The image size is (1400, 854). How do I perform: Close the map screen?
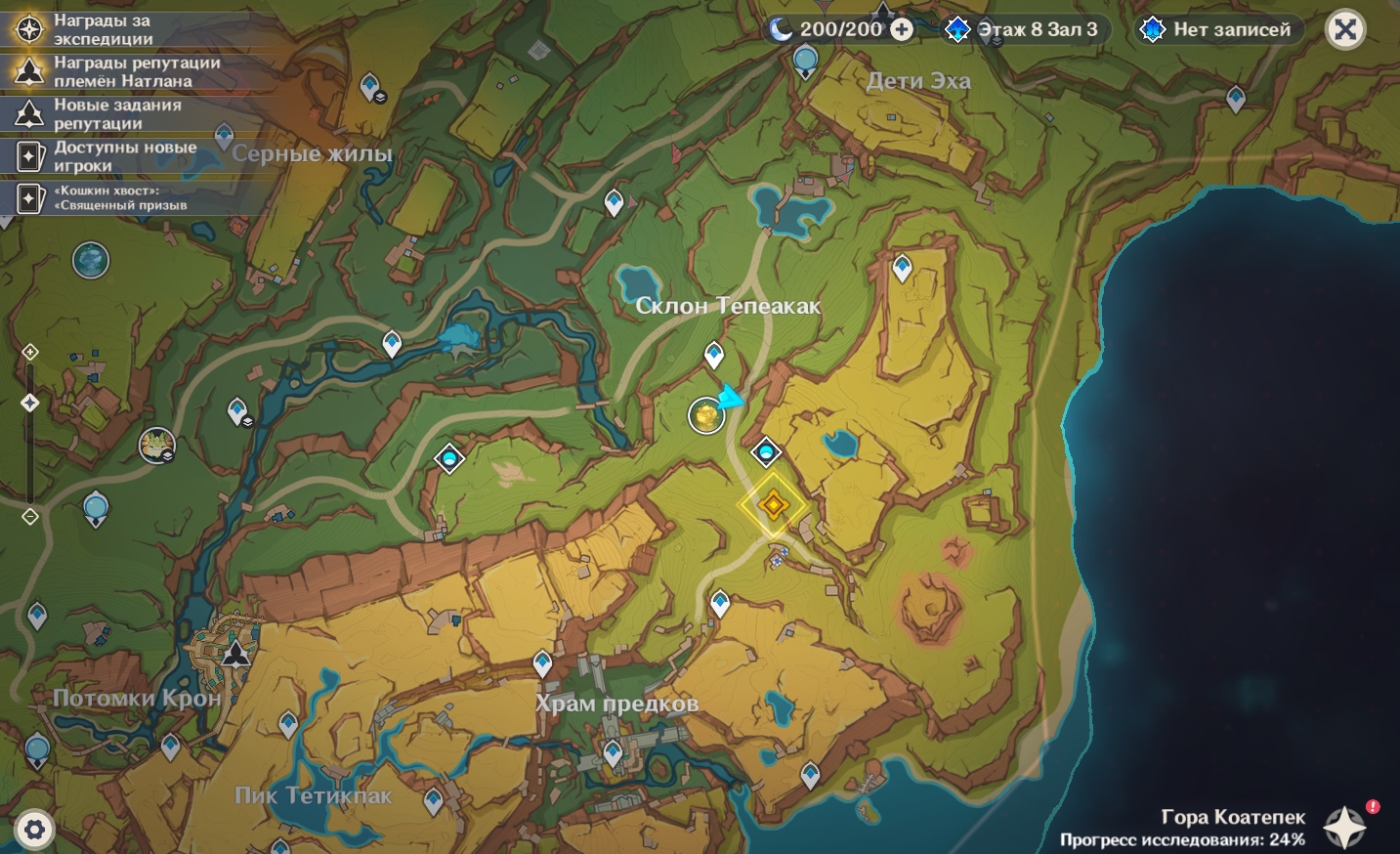[x=1344, y=30]
